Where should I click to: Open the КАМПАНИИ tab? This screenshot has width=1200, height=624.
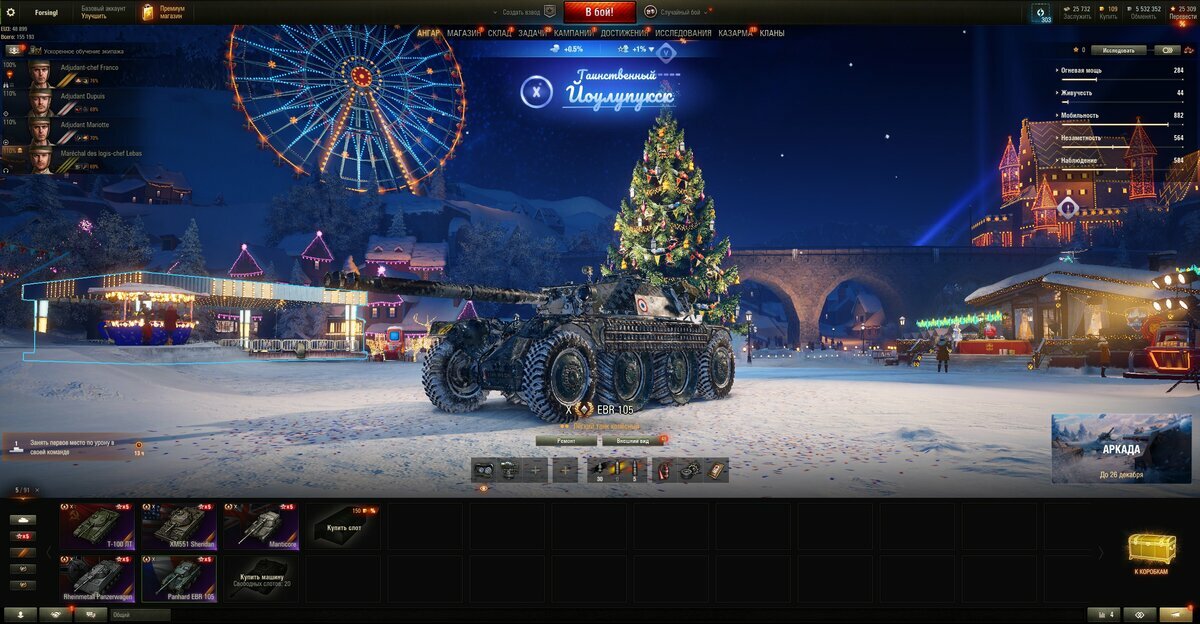coord(573,33)
